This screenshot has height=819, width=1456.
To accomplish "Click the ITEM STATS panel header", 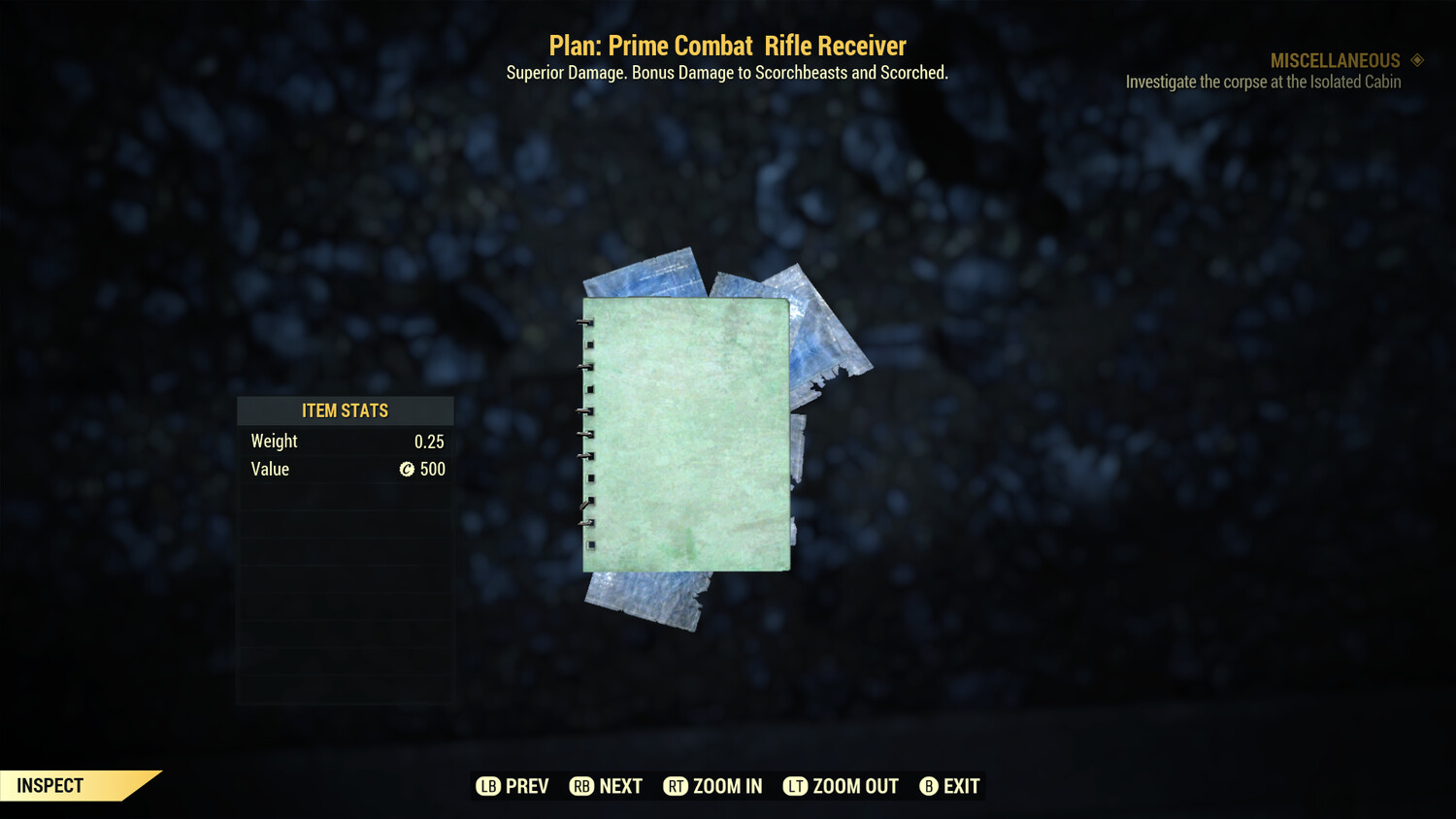I will click(345, 410).
